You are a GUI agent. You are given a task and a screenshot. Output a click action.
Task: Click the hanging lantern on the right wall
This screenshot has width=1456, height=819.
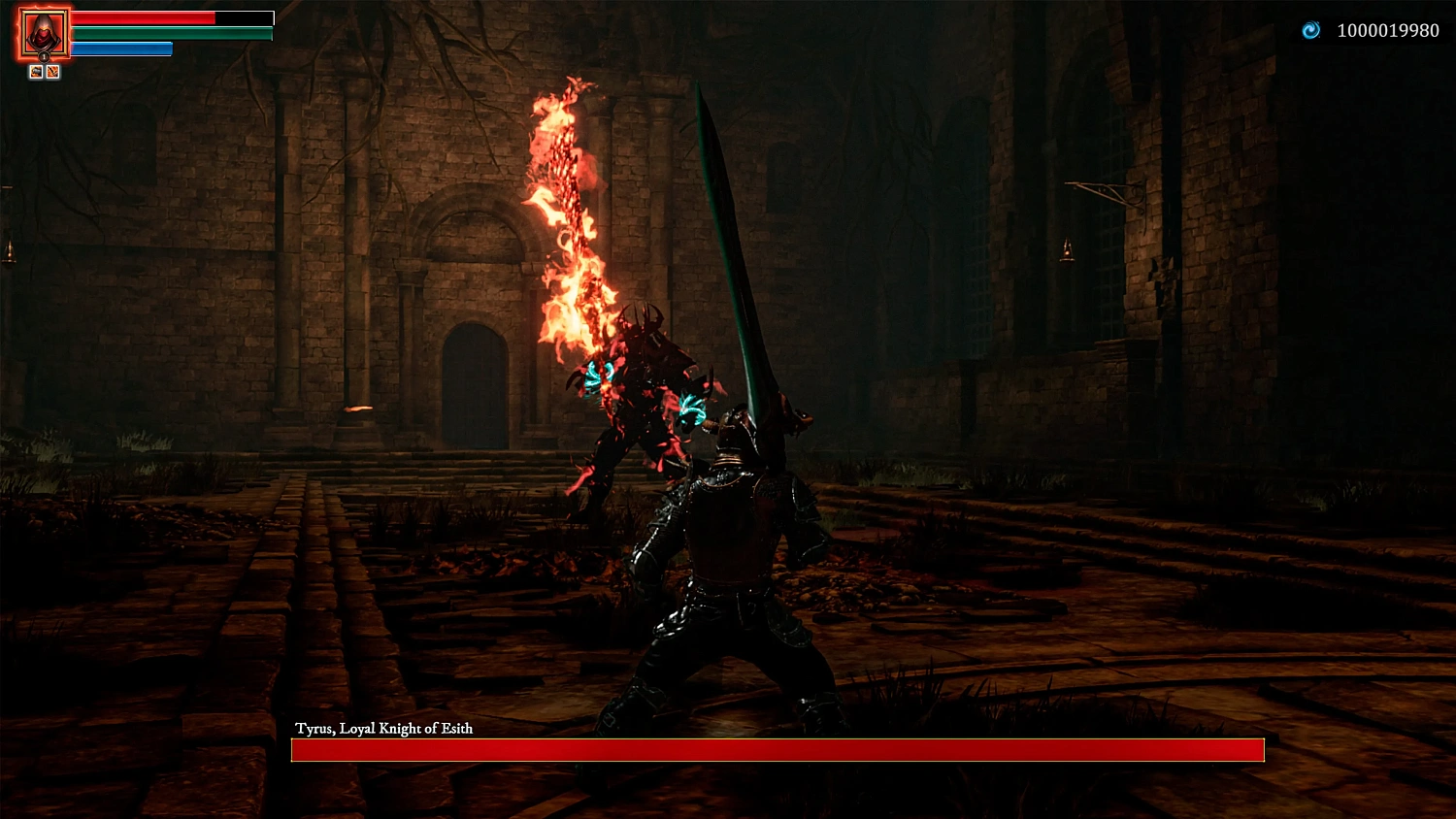click(1066, 250)
